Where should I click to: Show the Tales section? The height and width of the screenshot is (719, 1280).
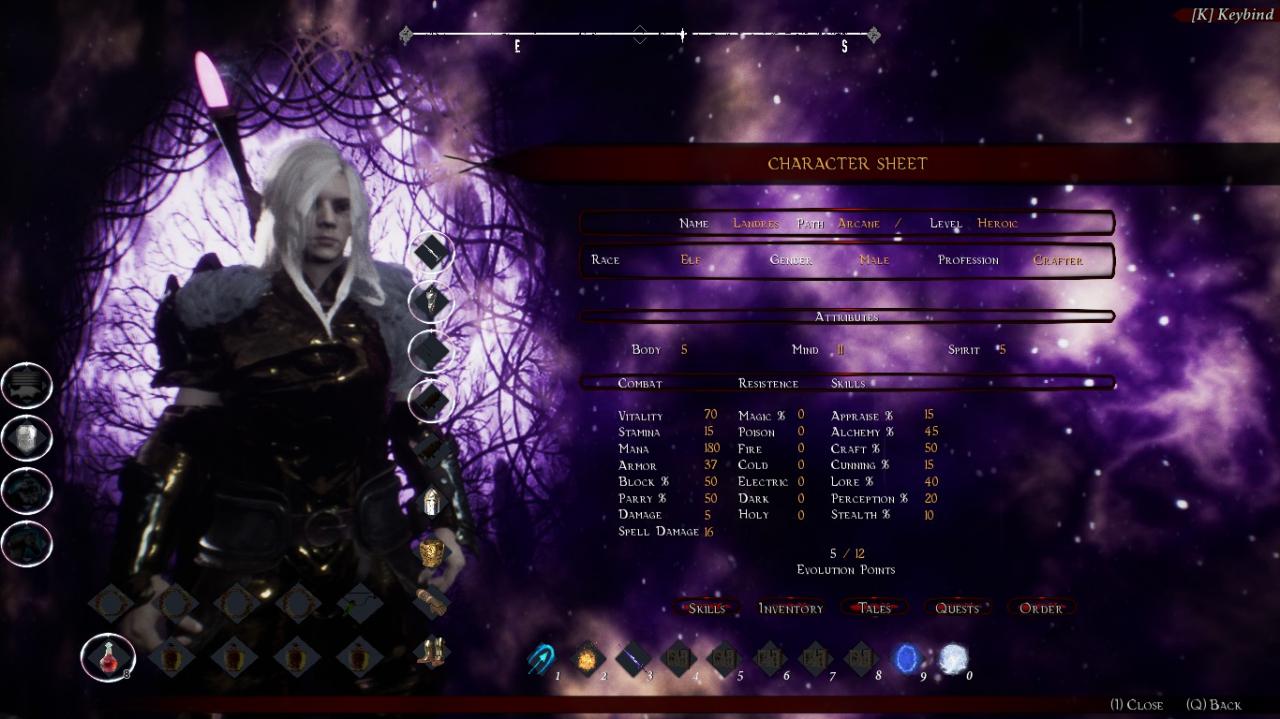(x=874, y=608)
